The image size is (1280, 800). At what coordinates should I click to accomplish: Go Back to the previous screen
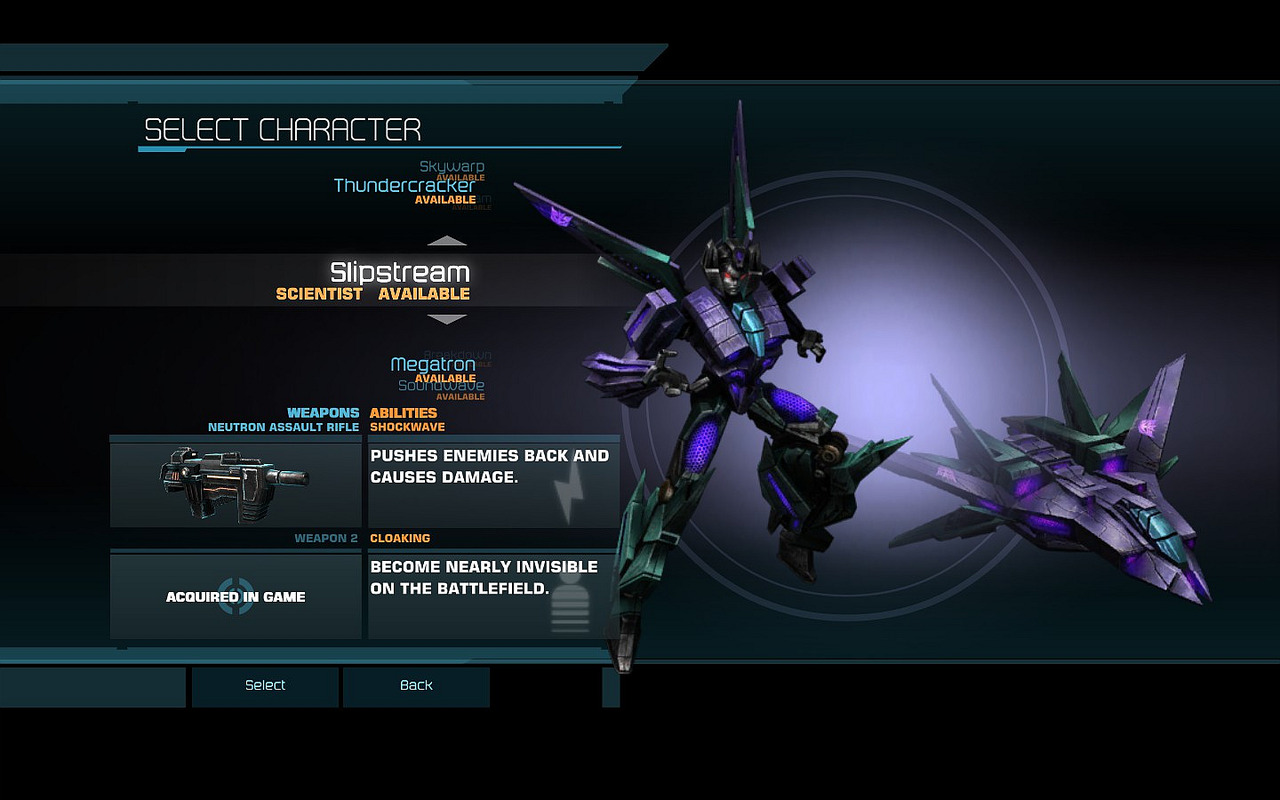(416, 686)
